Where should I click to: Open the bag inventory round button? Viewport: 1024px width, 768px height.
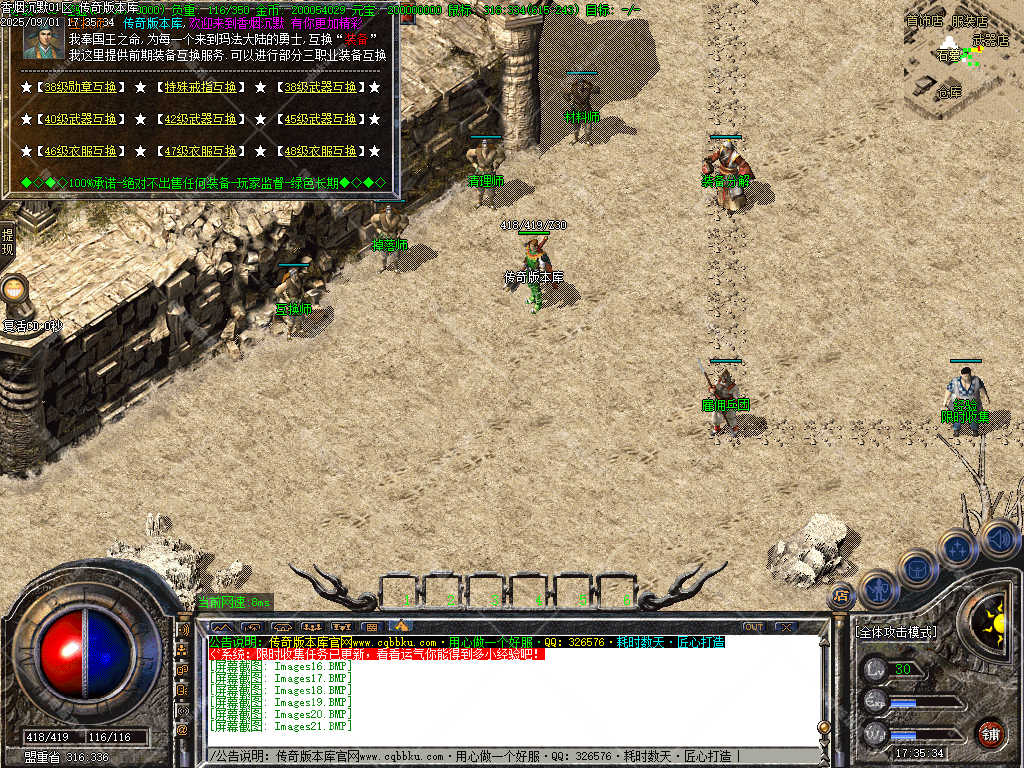tap(917, 567)
